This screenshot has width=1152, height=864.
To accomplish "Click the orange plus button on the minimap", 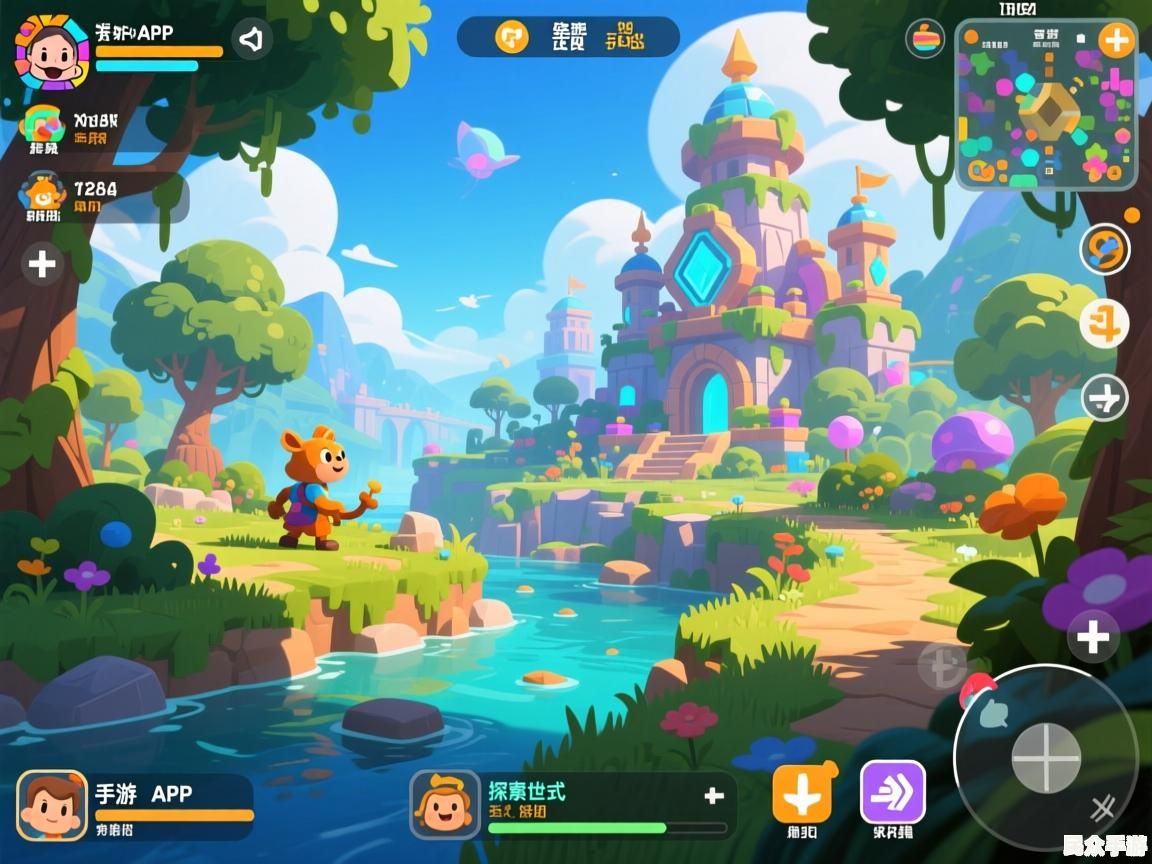I will (1116, 41).
